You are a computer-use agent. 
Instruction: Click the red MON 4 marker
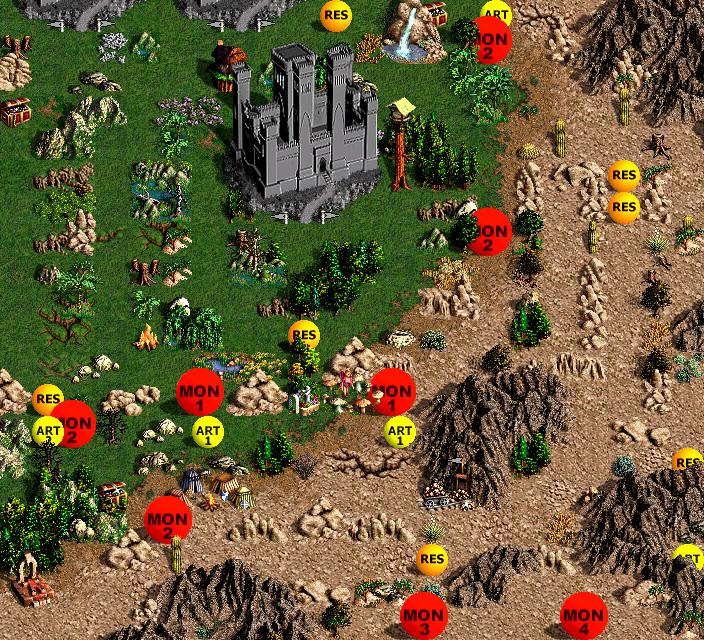(583, 617)
